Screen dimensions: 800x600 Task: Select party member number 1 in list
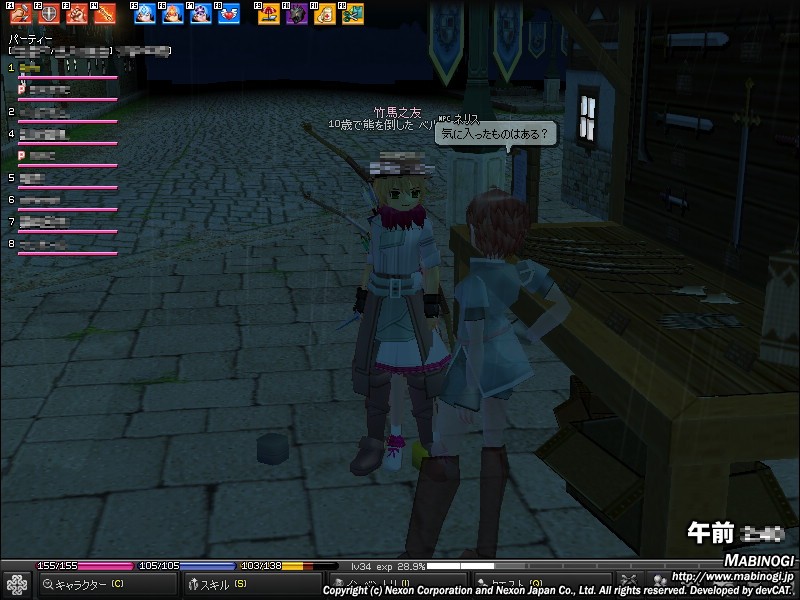tap(60, 69)
